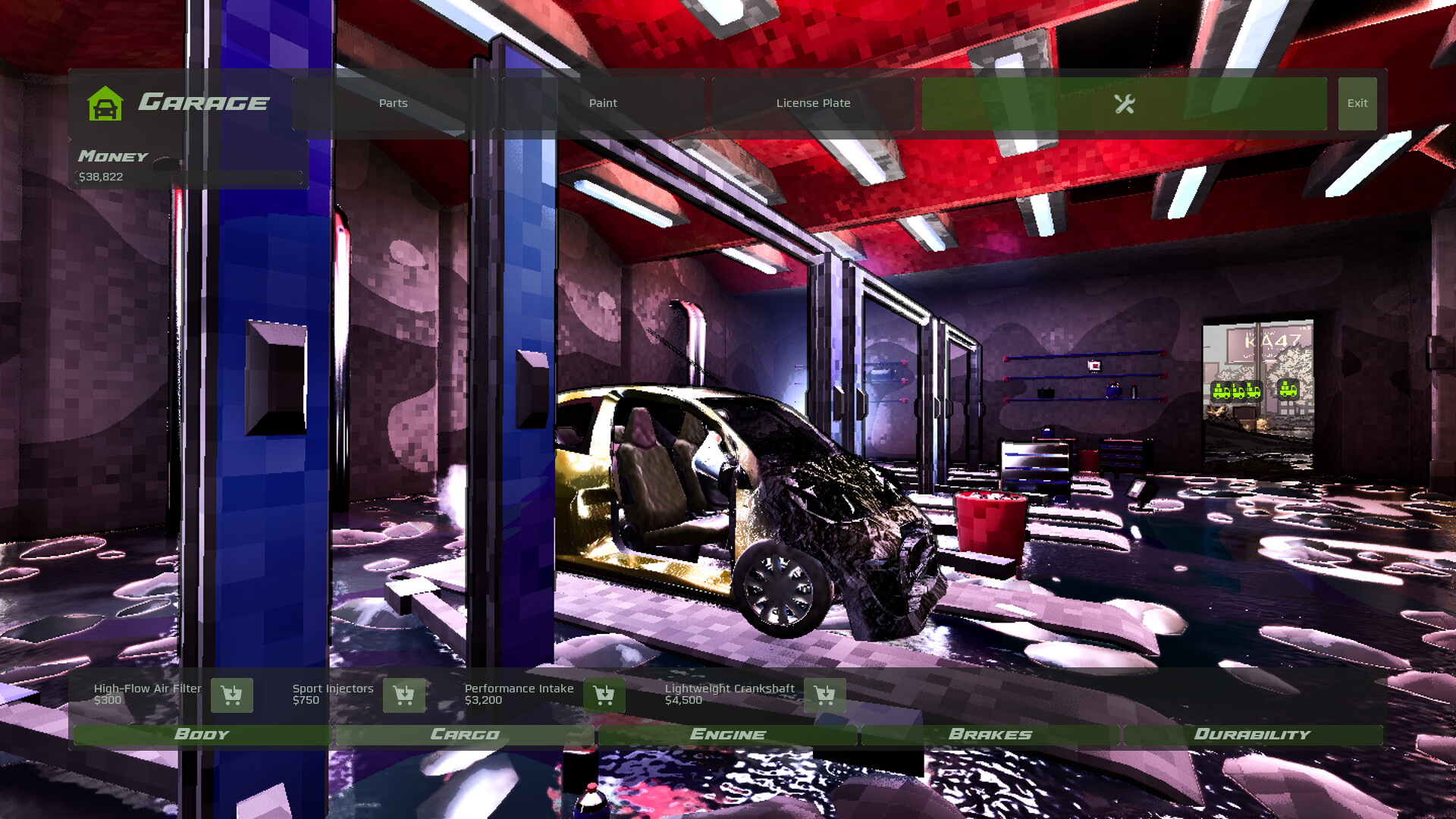This screenshot has width=1456, height=819.
Task: Select the standalone truck icon near the doorway
Action: coord(1288,389)
